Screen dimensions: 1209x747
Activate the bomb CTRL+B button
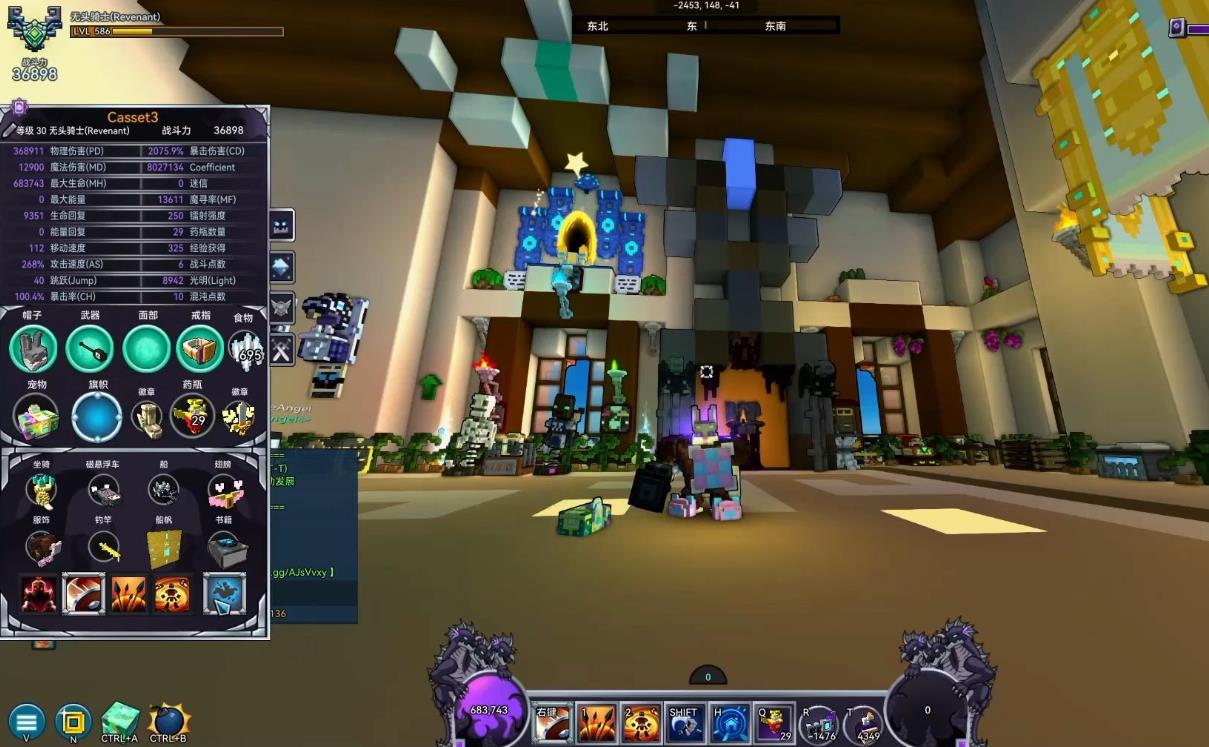tap(168, 720)
